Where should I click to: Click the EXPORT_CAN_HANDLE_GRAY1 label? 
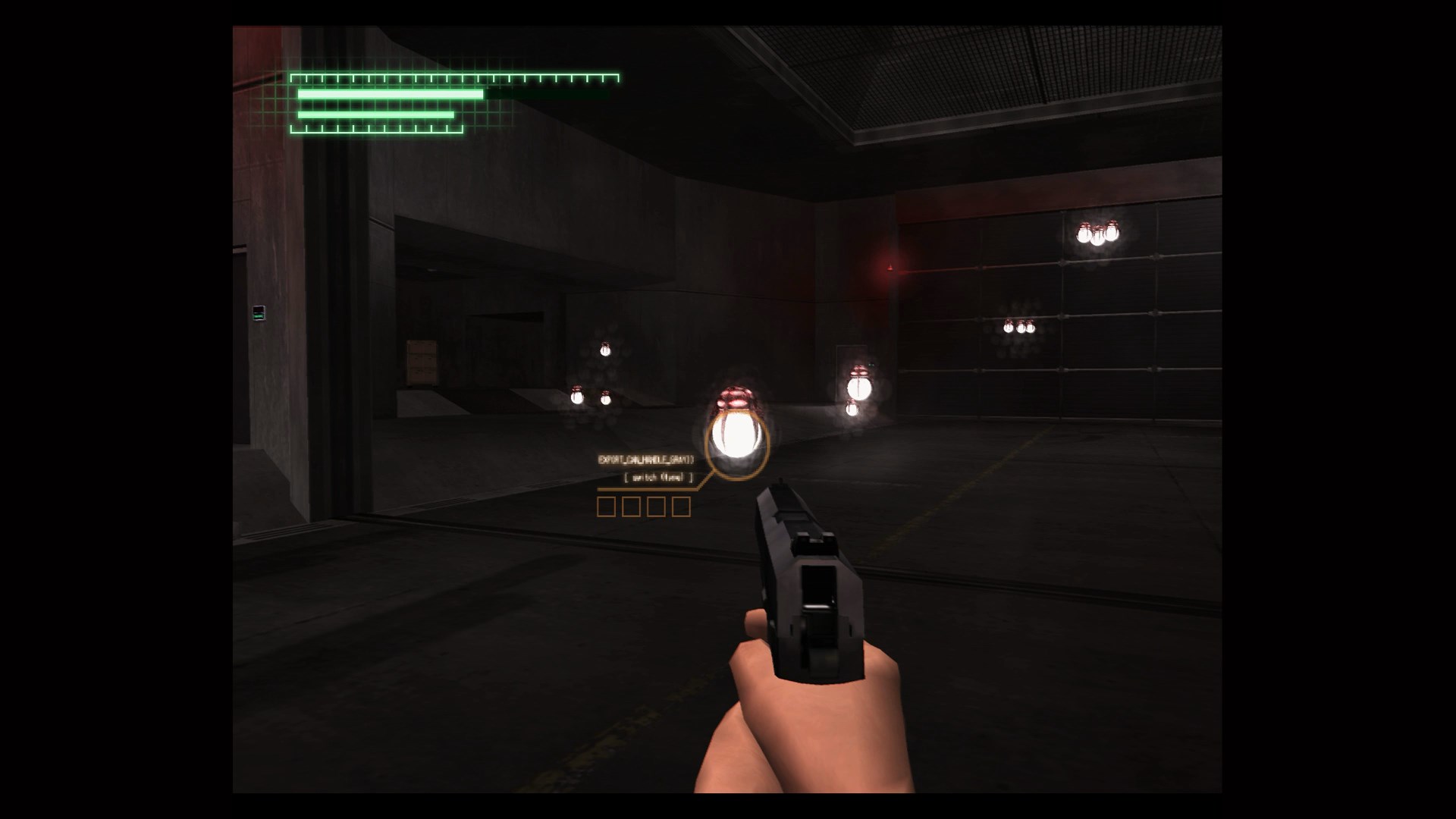(x=646, y=458)
